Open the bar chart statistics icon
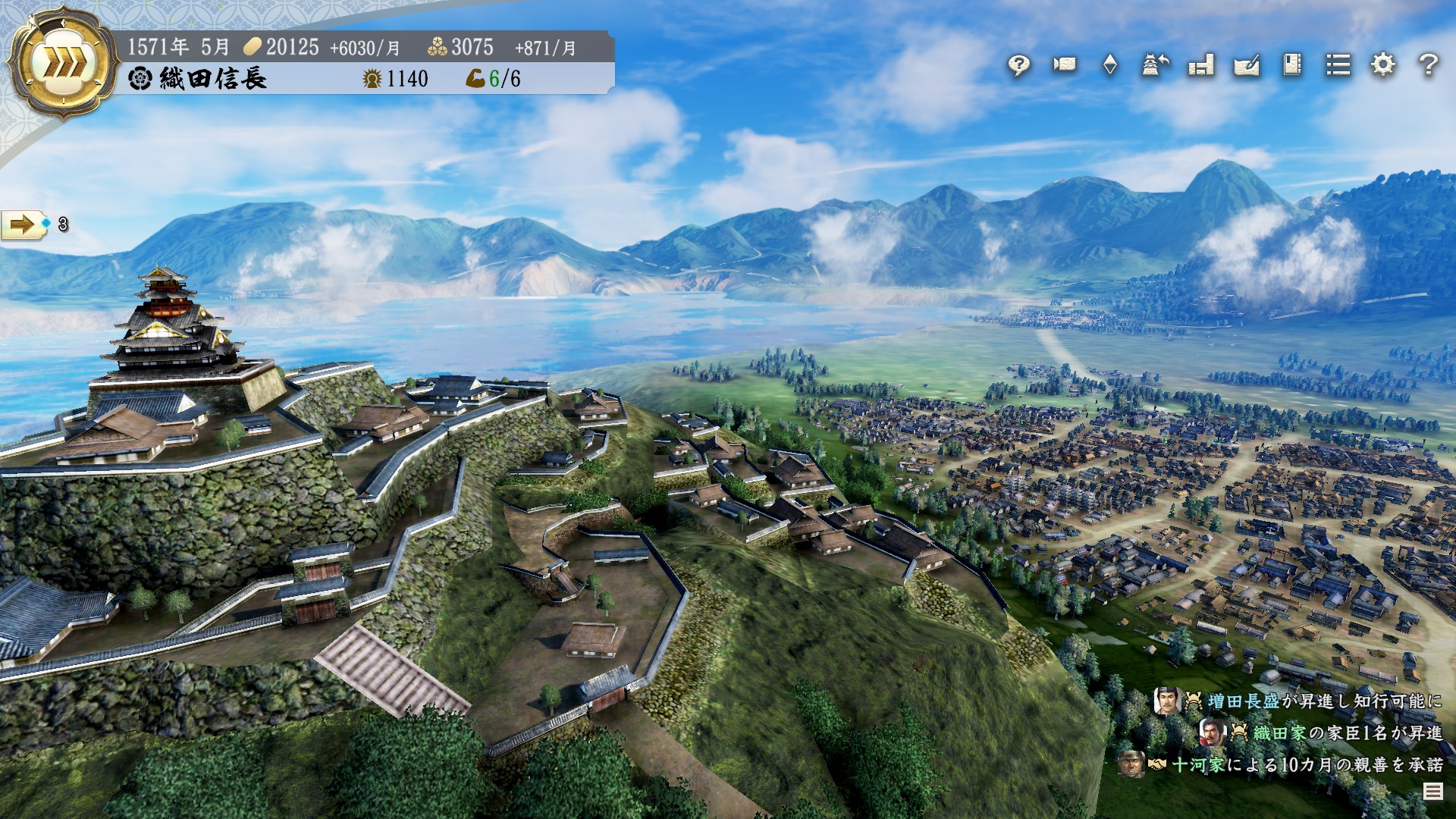This screenshot has height=819, width=1456. (1200, 65)
